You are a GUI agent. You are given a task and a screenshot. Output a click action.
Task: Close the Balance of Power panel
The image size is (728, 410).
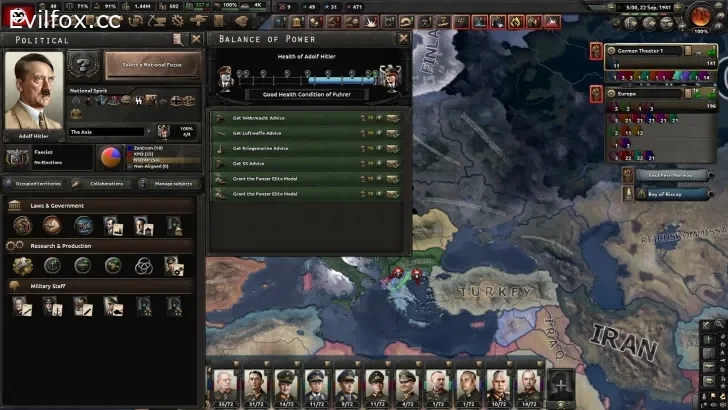click(x=403, y=39)
